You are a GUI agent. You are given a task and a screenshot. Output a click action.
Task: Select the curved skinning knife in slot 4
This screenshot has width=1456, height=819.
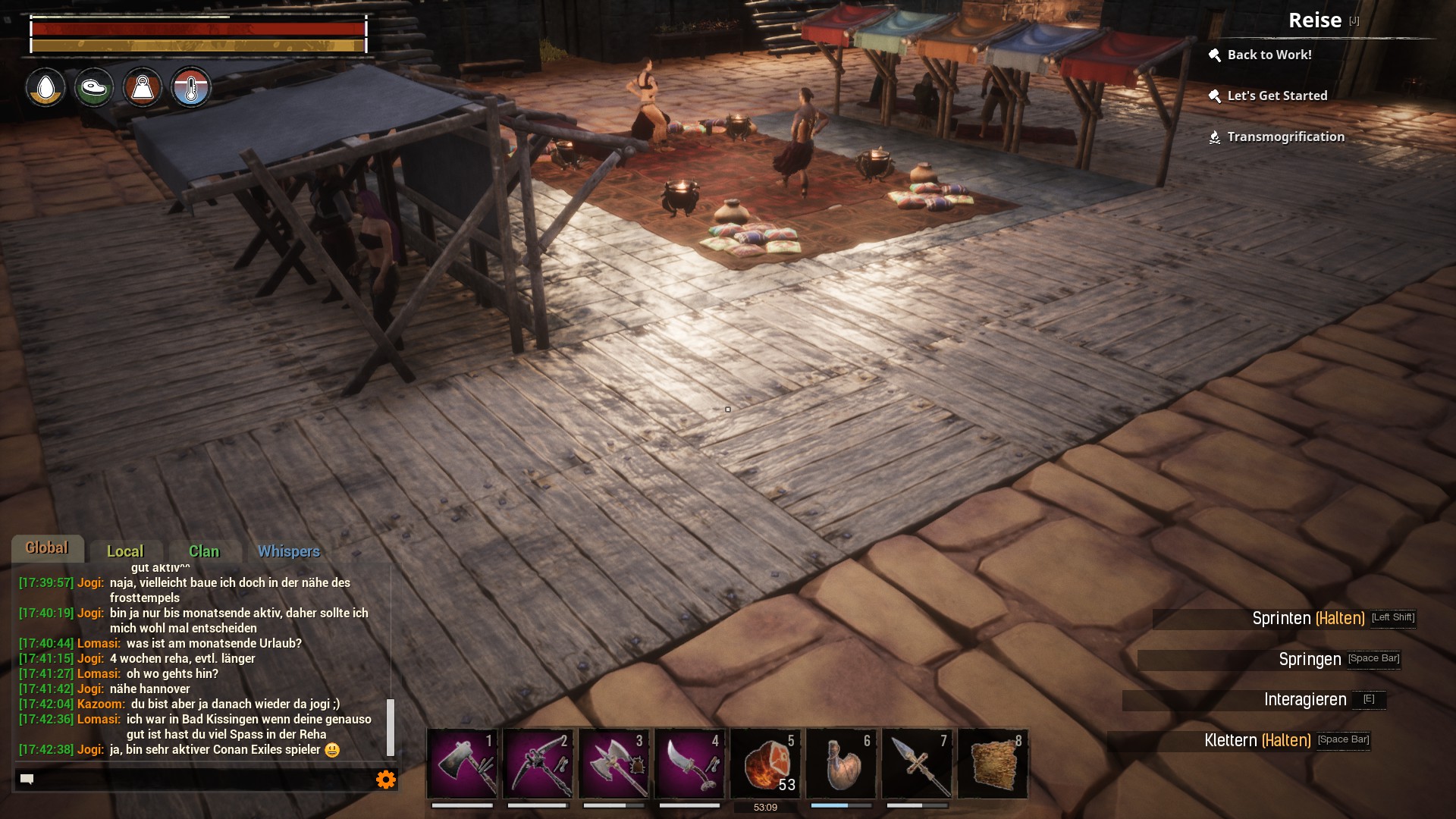(690, 764)
